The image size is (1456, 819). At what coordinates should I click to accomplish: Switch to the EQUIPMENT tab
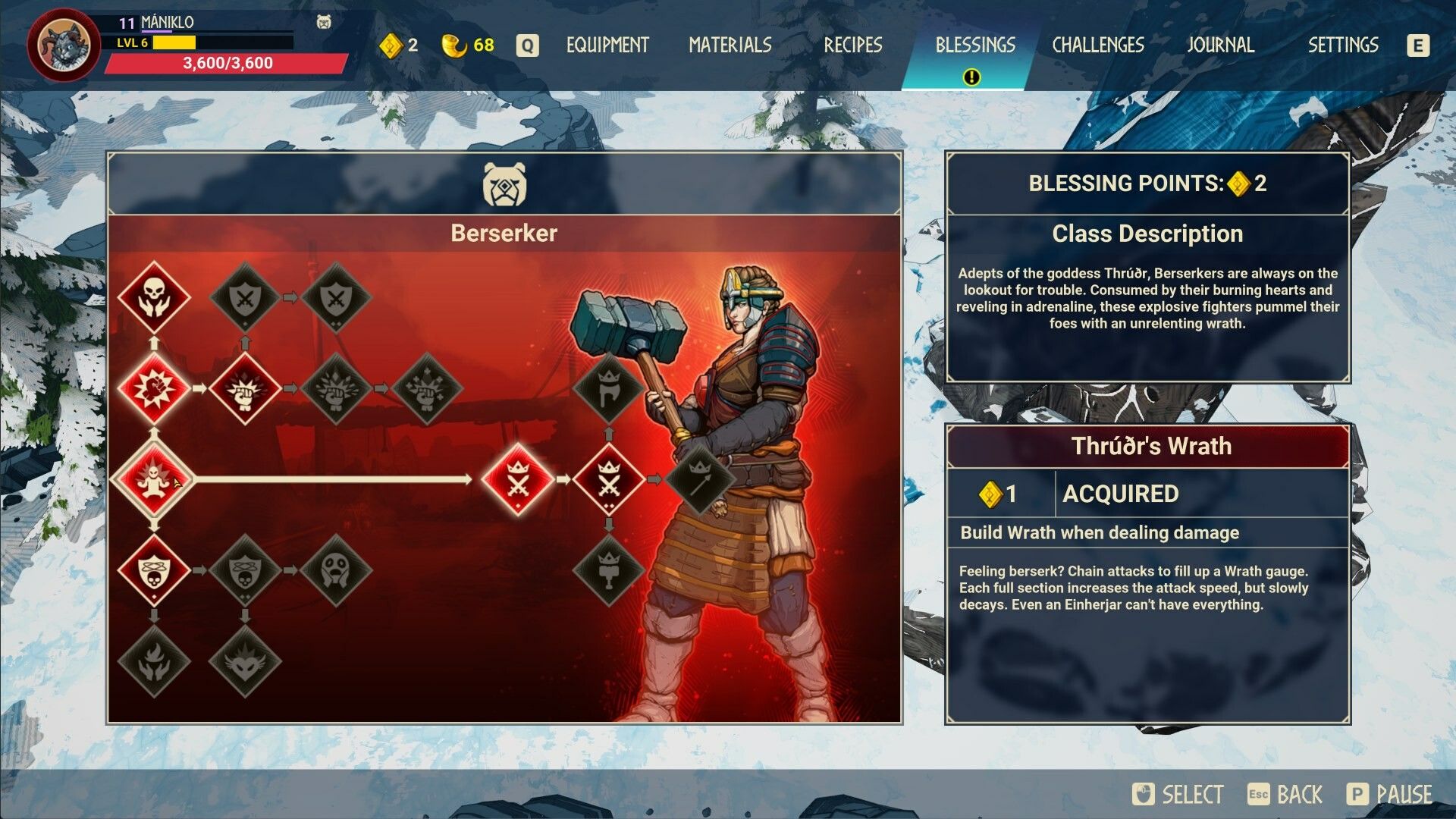coord(605,45)
